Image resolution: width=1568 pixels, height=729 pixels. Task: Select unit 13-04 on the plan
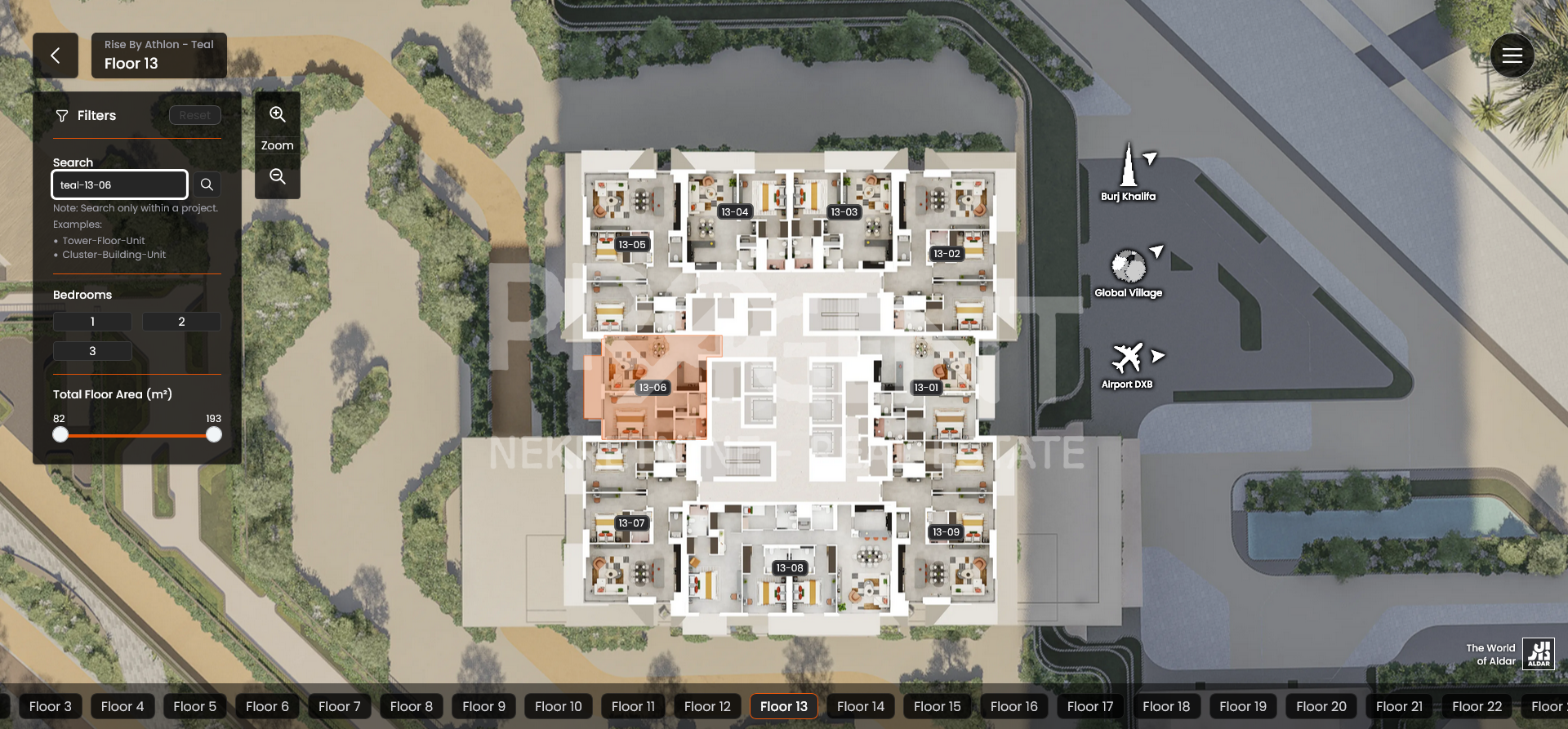click(x=735, y=211)
